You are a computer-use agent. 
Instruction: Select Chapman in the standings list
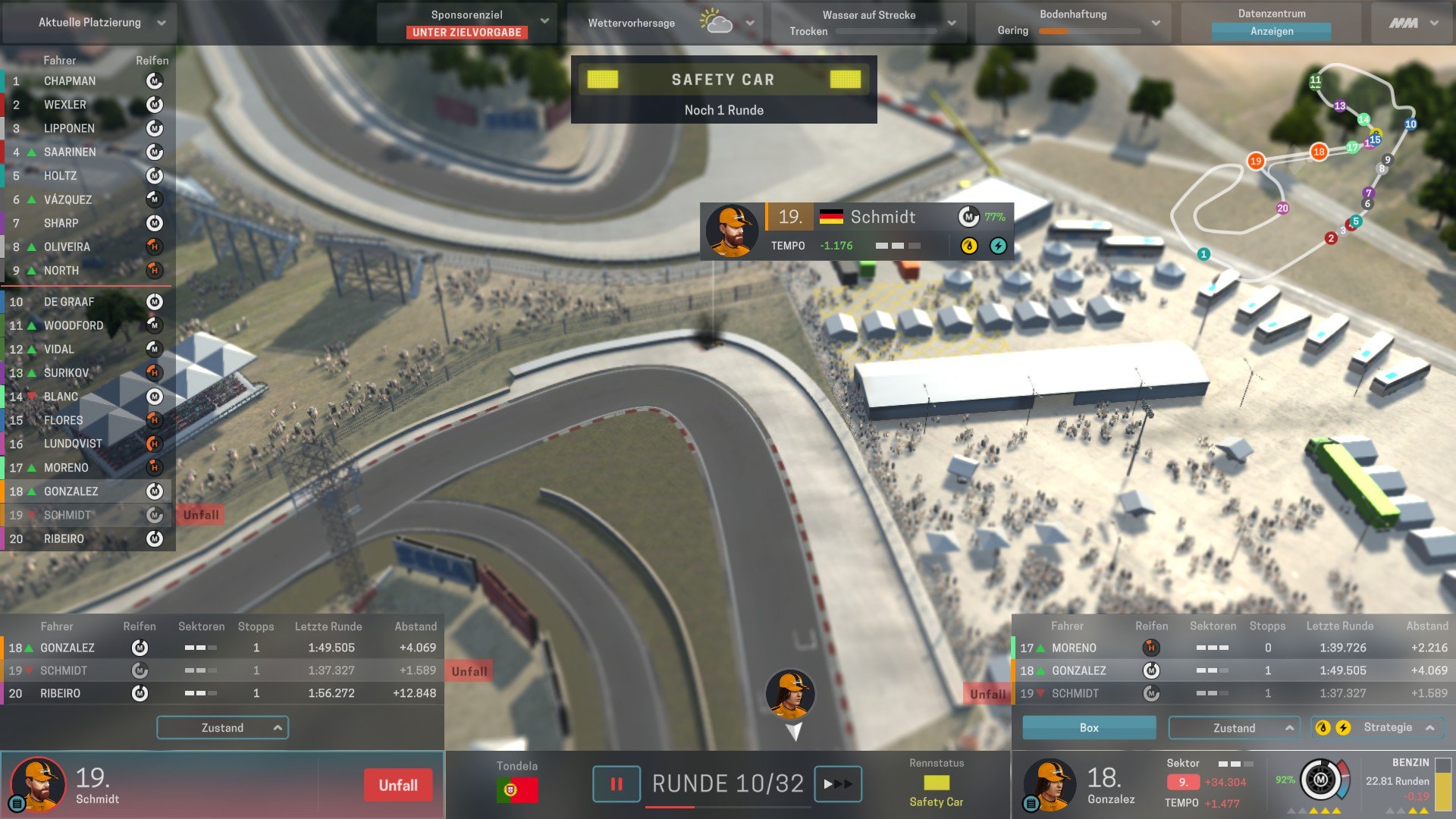coord(70,81)
